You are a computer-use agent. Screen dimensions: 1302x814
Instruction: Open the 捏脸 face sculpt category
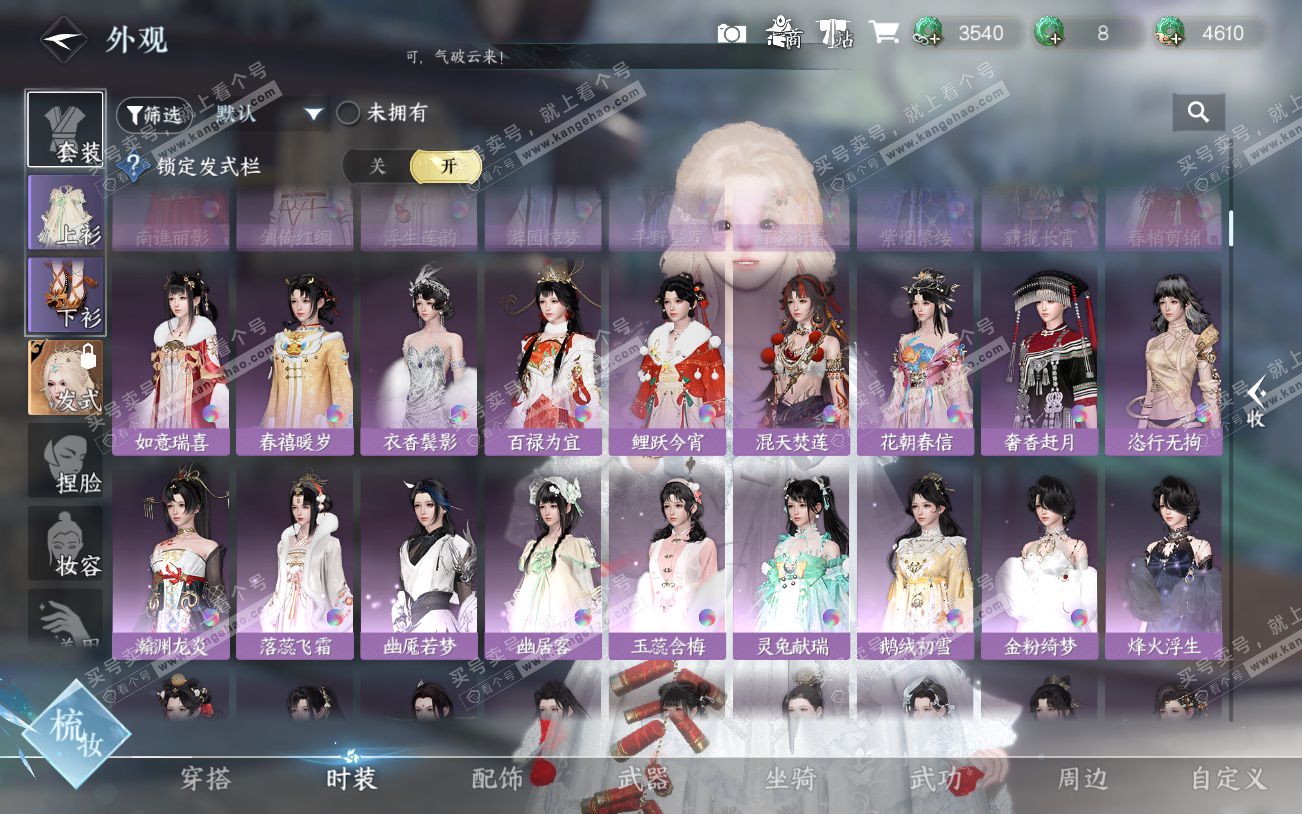coord(66,460)
